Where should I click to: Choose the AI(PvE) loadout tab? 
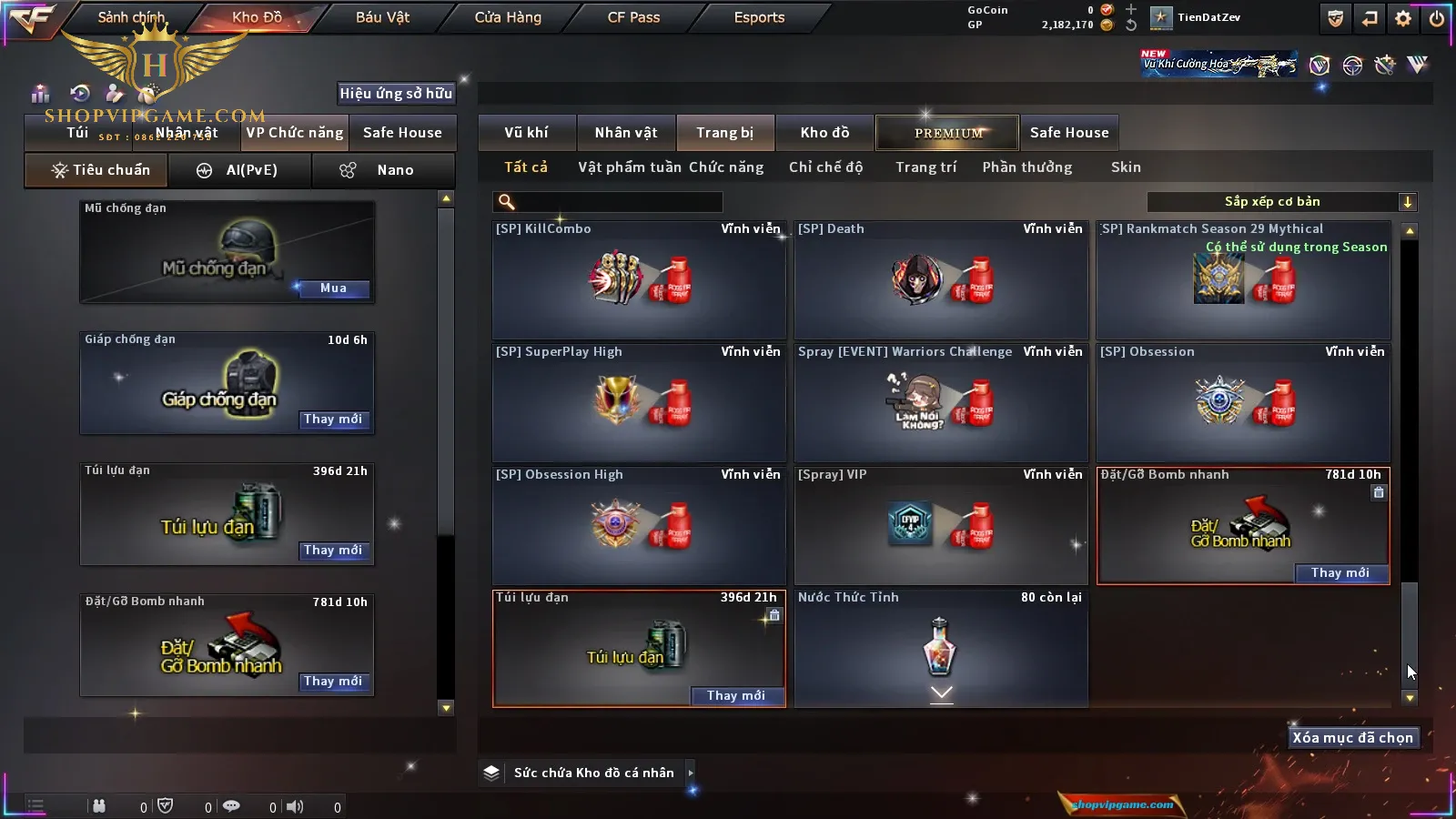point(240,170)
